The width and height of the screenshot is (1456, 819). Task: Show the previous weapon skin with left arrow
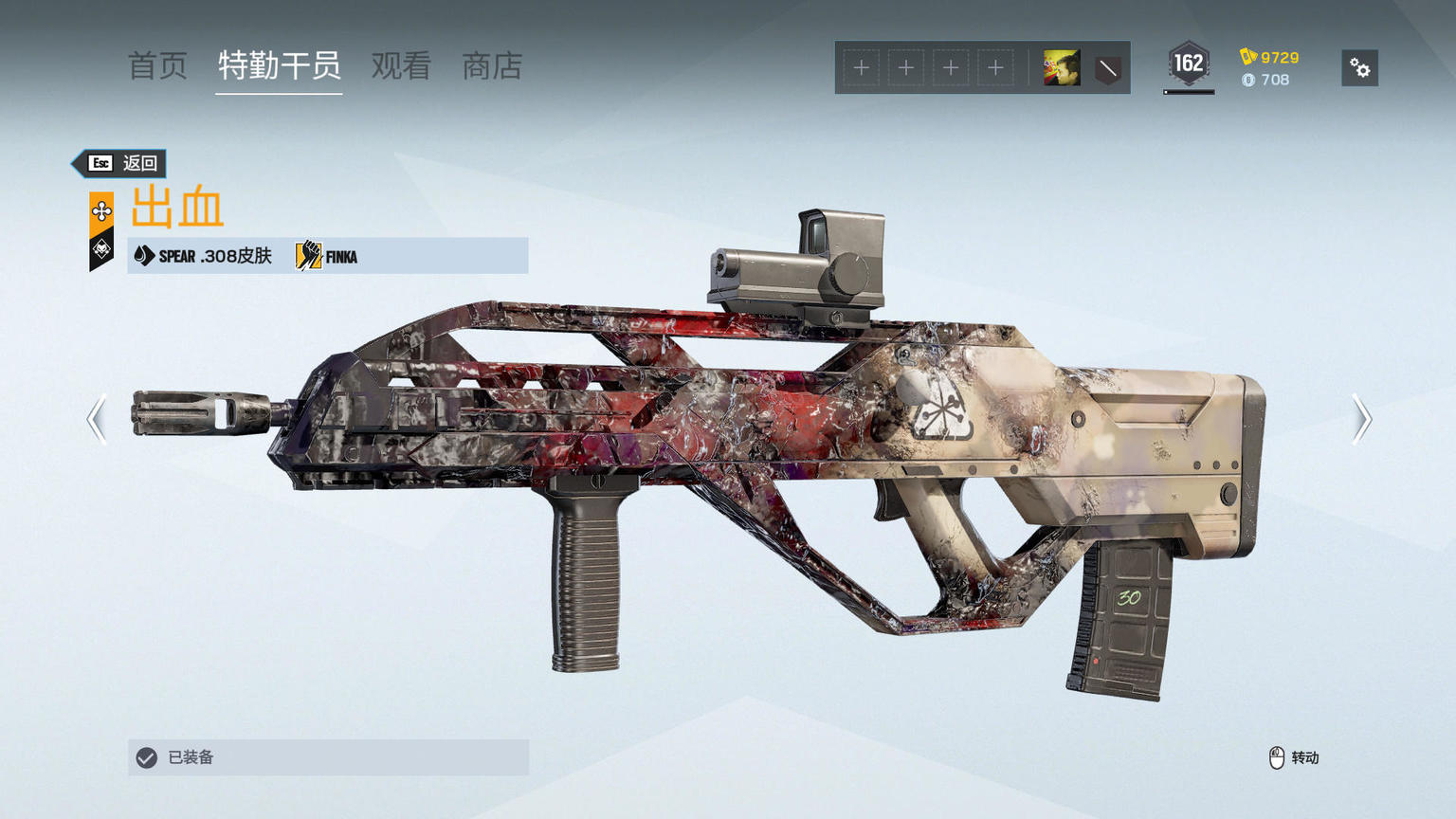click(x=97, y=419)
